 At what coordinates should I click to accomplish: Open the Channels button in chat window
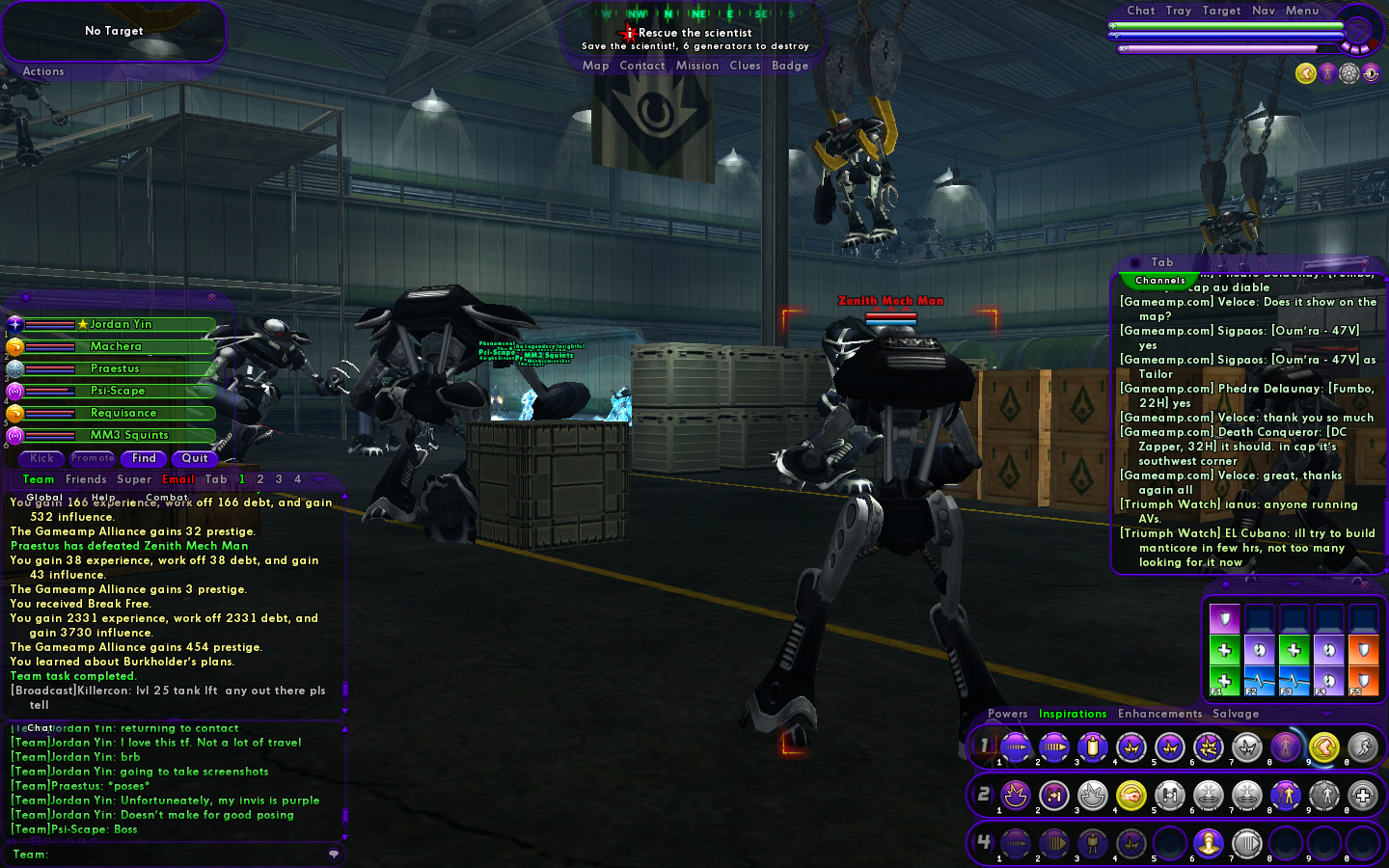(x=1160, y=281)
